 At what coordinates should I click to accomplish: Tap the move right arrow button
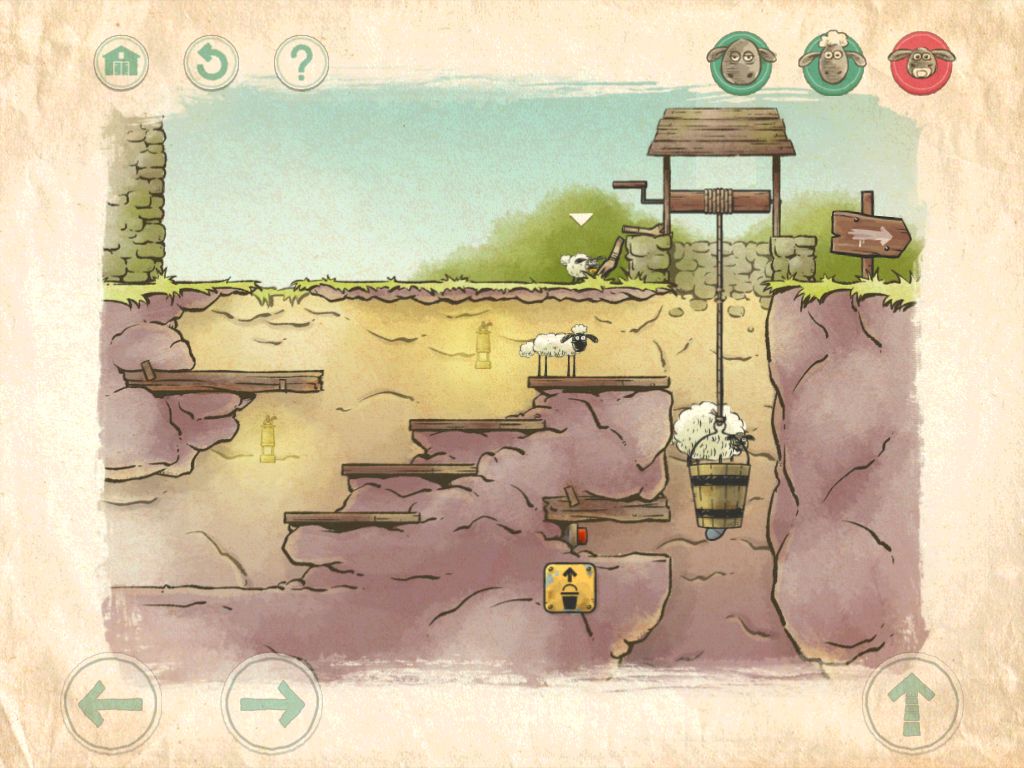[x=271, y=703]
